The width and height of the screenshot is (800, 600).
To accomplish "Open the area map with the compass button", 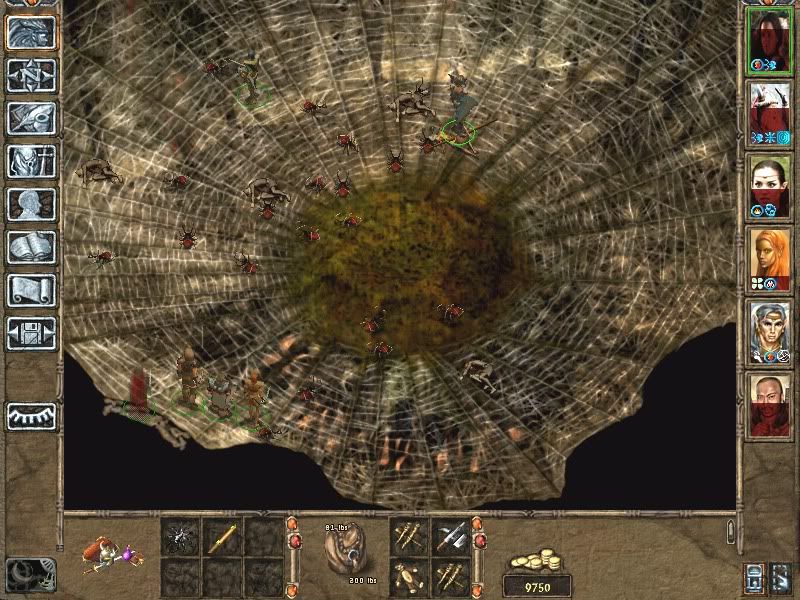I will (31, 75).
